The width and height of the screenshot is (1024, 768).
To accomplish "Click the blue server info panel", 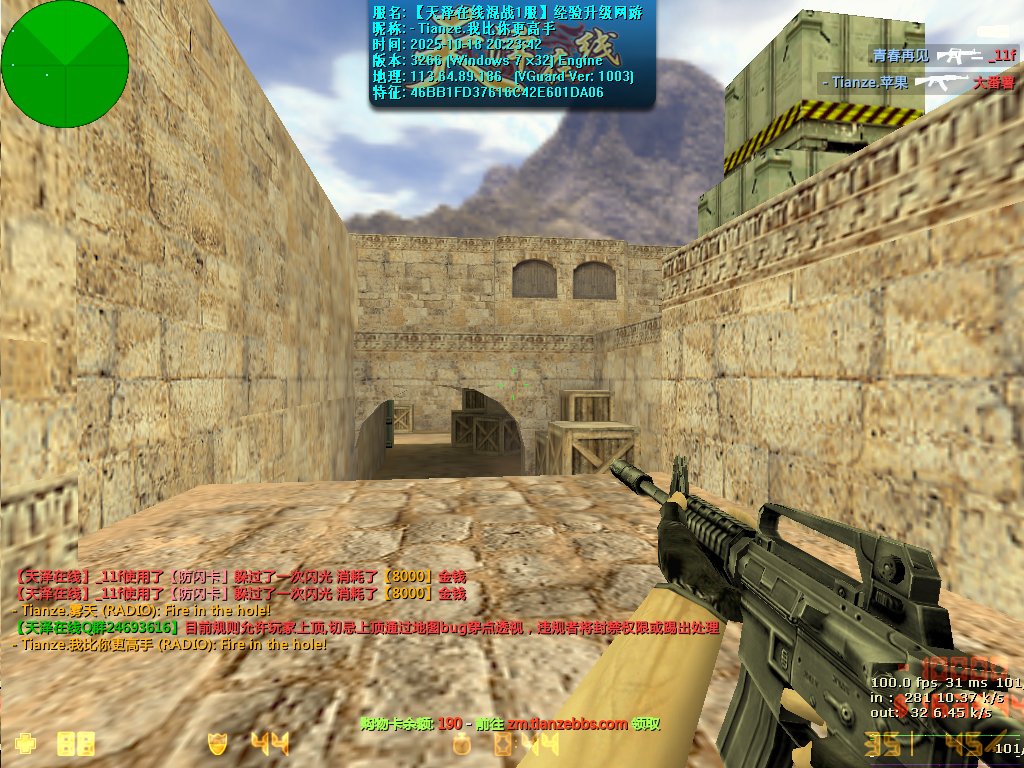I will pos(513,53).
